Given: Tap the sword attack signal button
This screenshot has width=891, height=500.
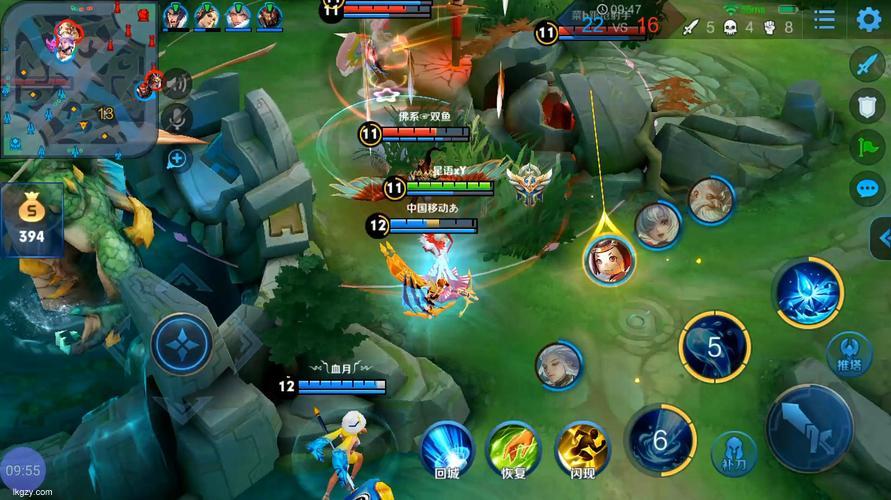Looking at the screenshot, I should [x=867, y=64].
